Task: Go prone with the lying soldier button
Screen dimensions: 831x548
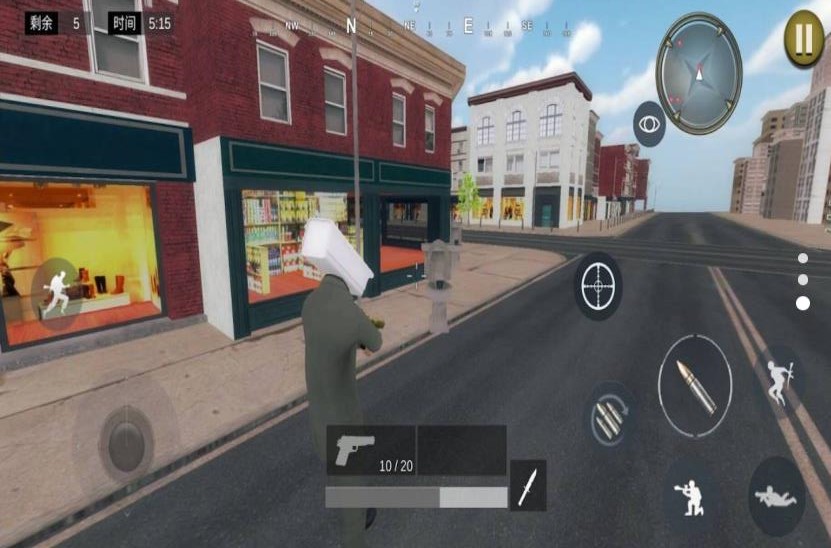Action: [x=776, y=496]
